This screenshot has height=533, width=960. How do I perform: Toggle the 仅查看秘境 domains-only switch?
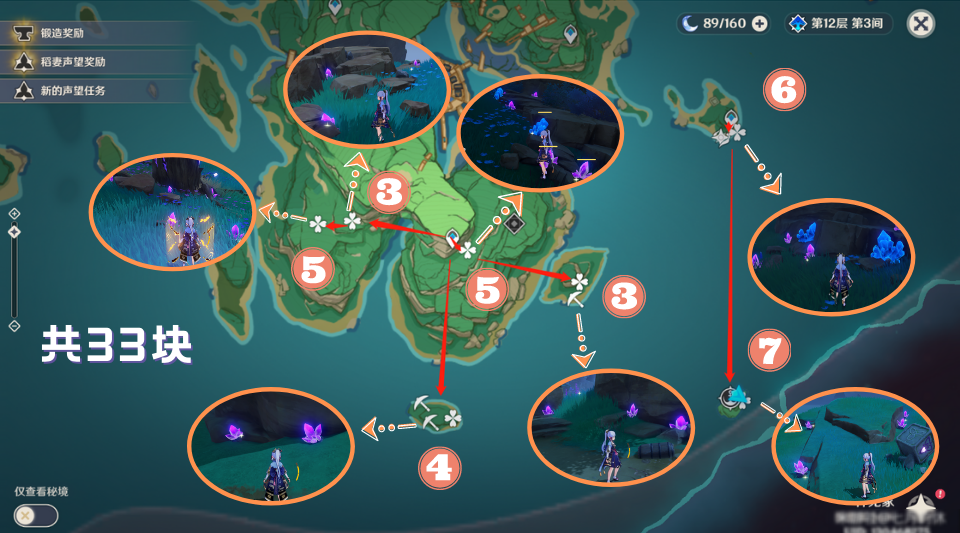click(36, 515)
